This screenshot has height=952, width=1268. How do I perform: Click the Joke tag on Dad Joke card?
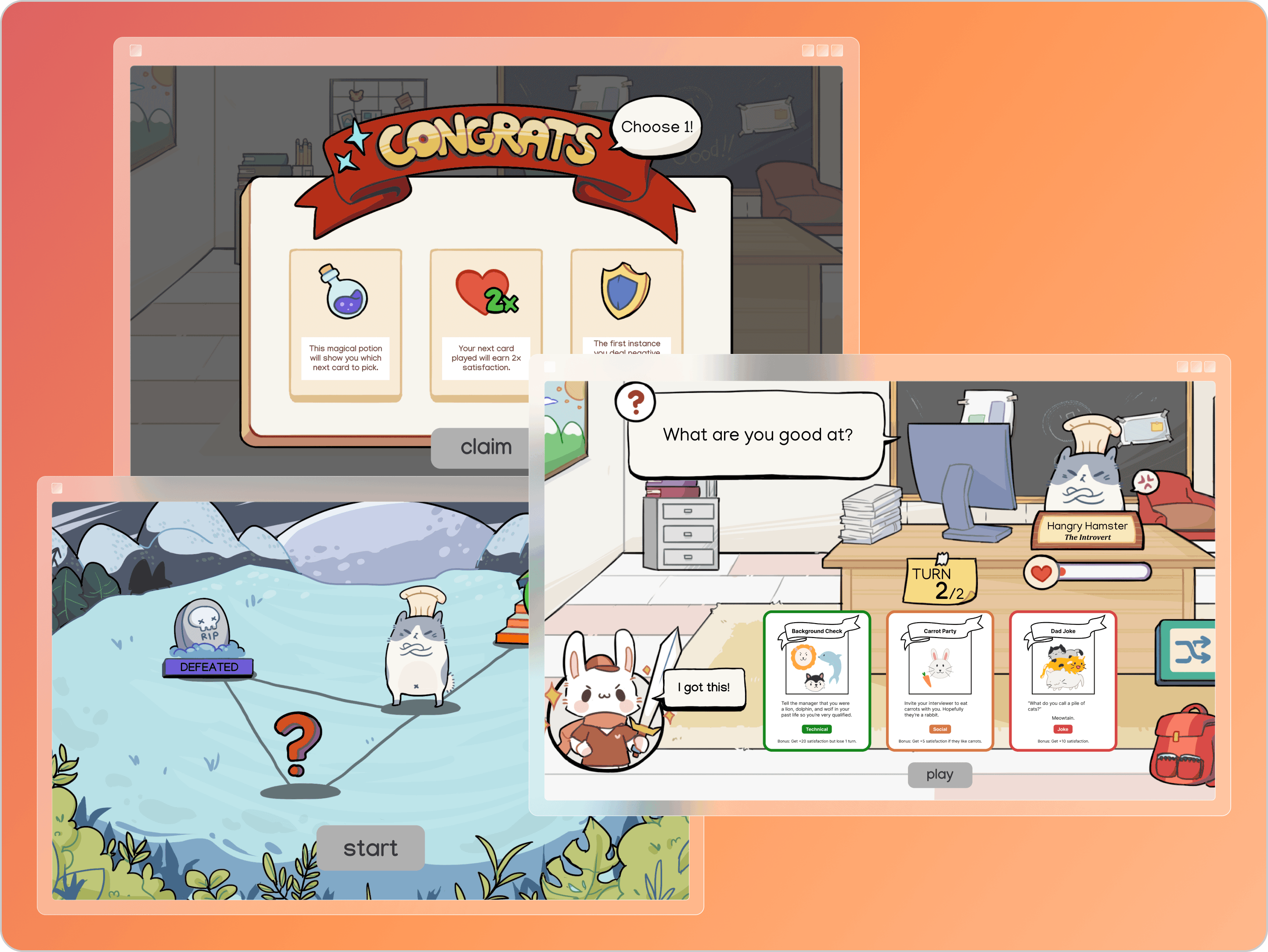[1062, 729]
